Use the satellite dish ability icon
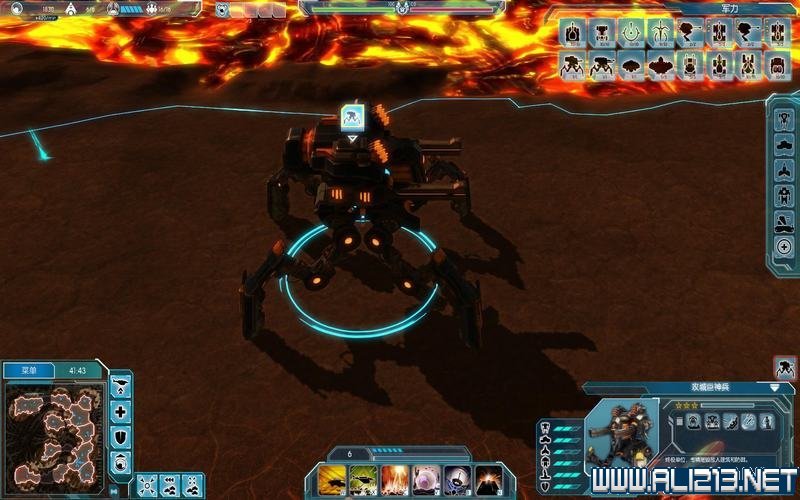800x500 pixels. 458,481
